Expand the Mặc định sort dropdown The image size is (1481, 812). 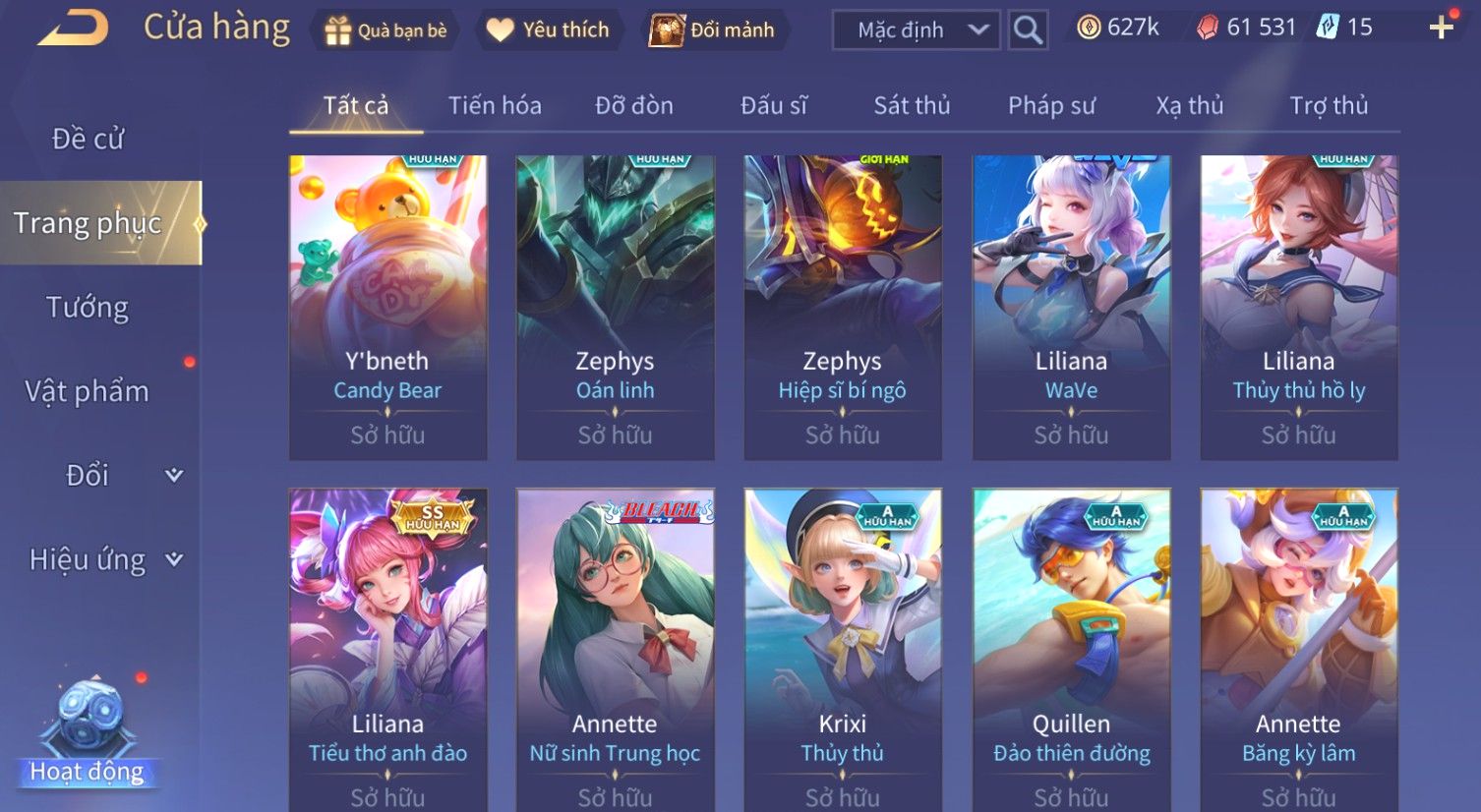916,30
